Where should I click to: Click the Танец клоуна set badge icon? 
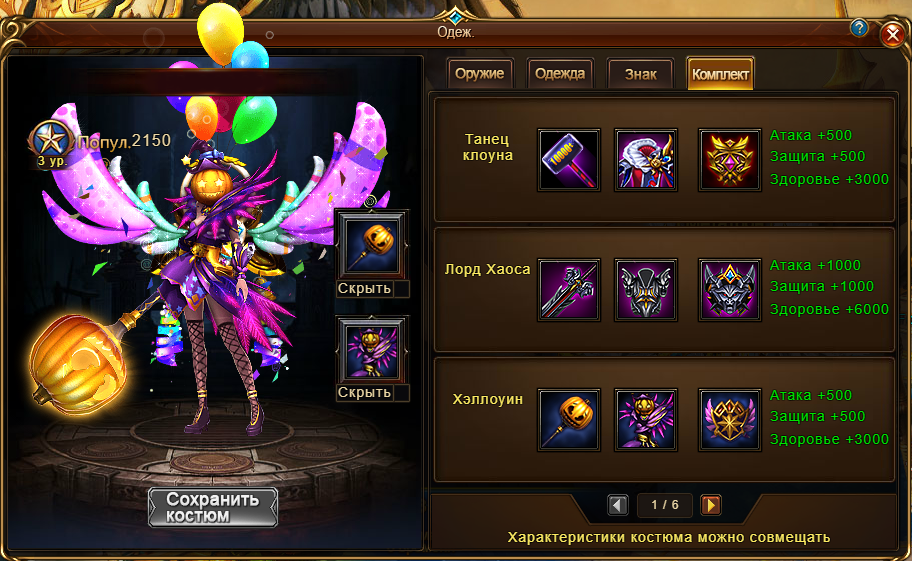(x=730, y=160)
